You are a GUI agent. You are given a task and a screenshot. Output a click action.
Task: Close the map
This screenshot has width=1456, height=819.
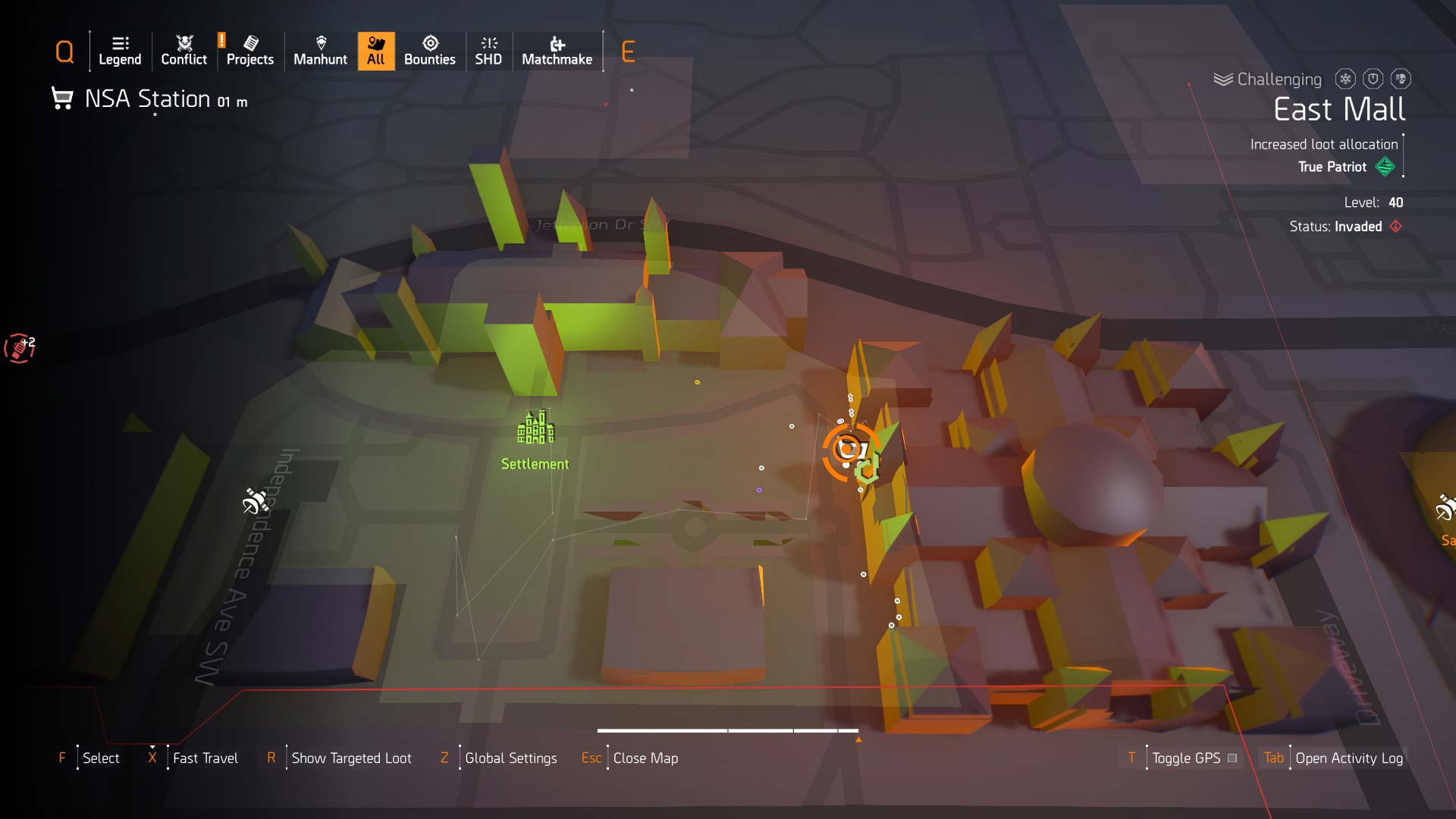coord(645,758)
